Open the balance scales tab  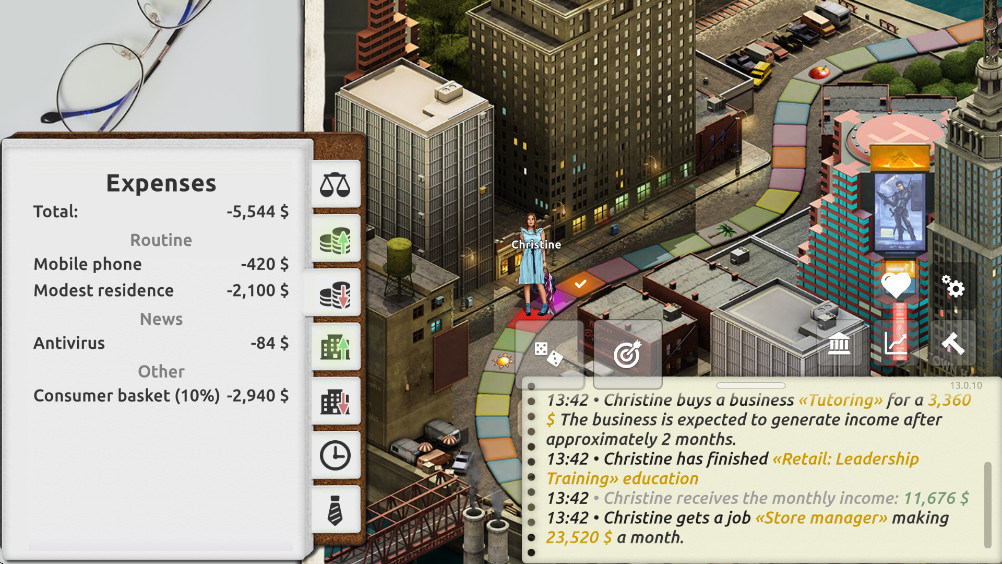[x=335, y=185]
